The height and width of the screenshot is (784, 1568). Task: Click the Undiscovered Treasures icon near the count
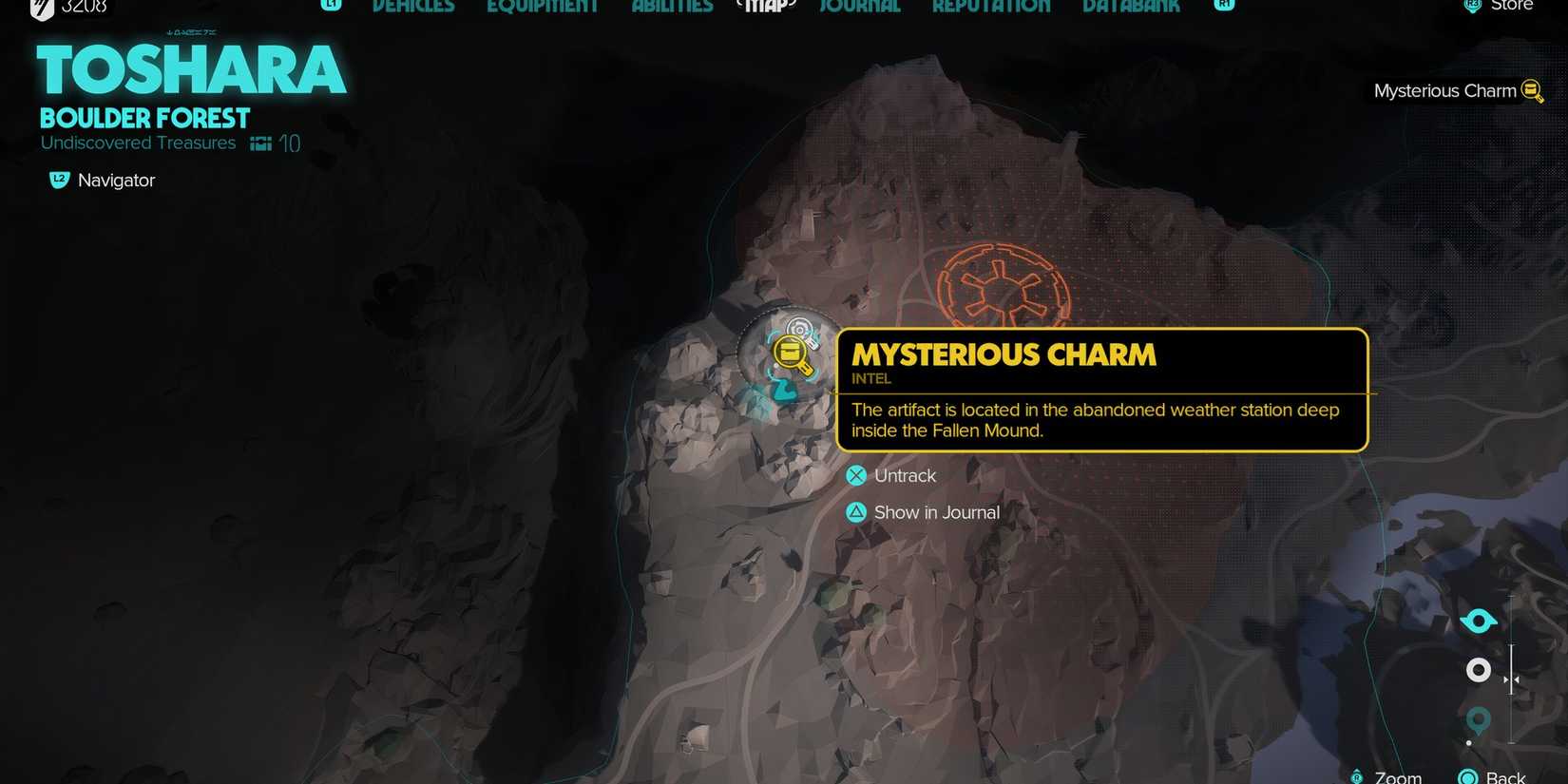click(259, 142)
